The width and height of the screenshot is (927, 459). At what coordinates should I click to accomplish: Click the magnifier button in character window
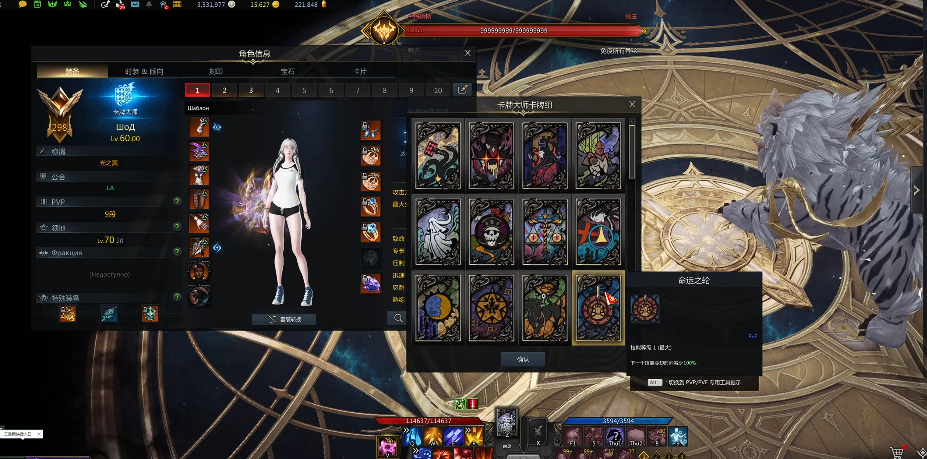pyautogui.click(x=398, y=318)
